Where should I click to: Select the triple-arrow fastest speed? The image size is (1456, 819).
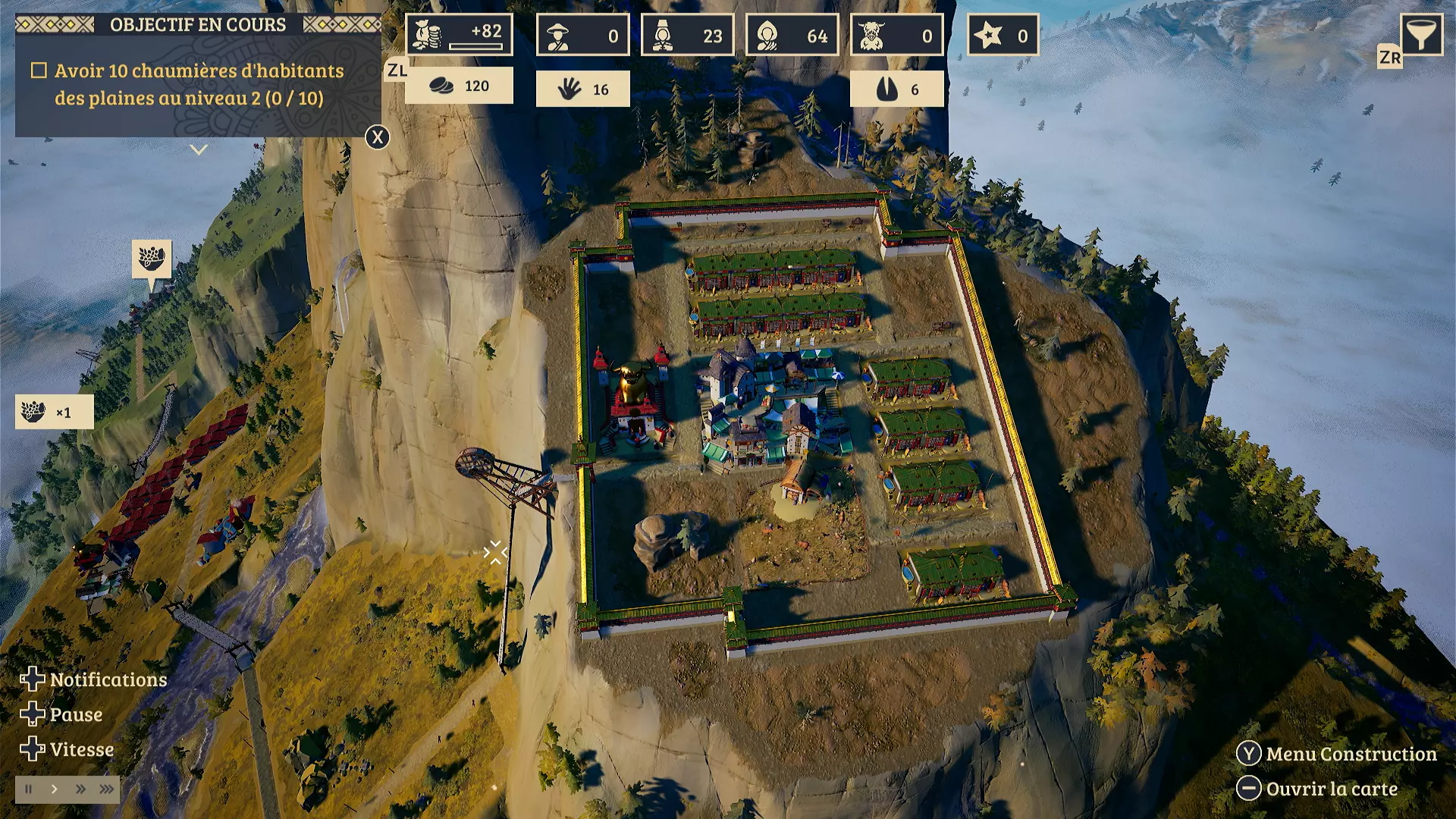point(107,789)
